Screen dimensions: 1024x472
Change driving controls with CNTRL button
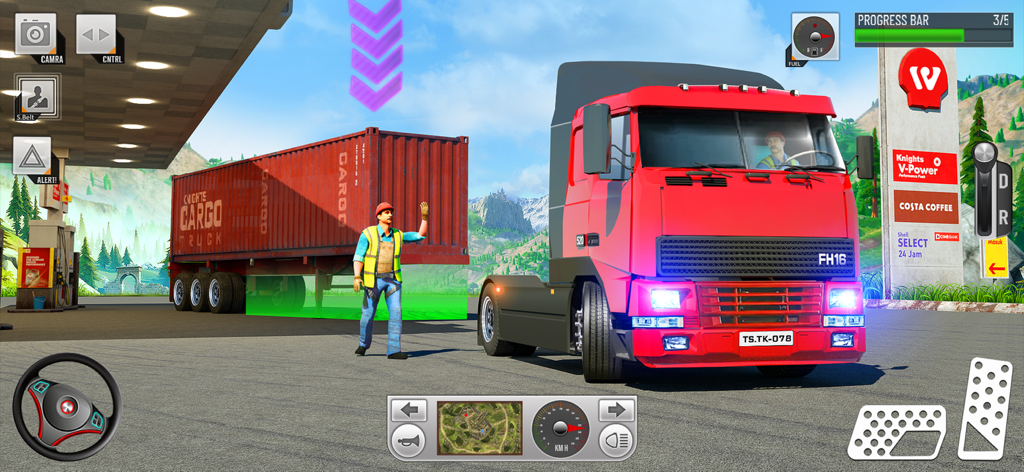[x=96, y=35]
